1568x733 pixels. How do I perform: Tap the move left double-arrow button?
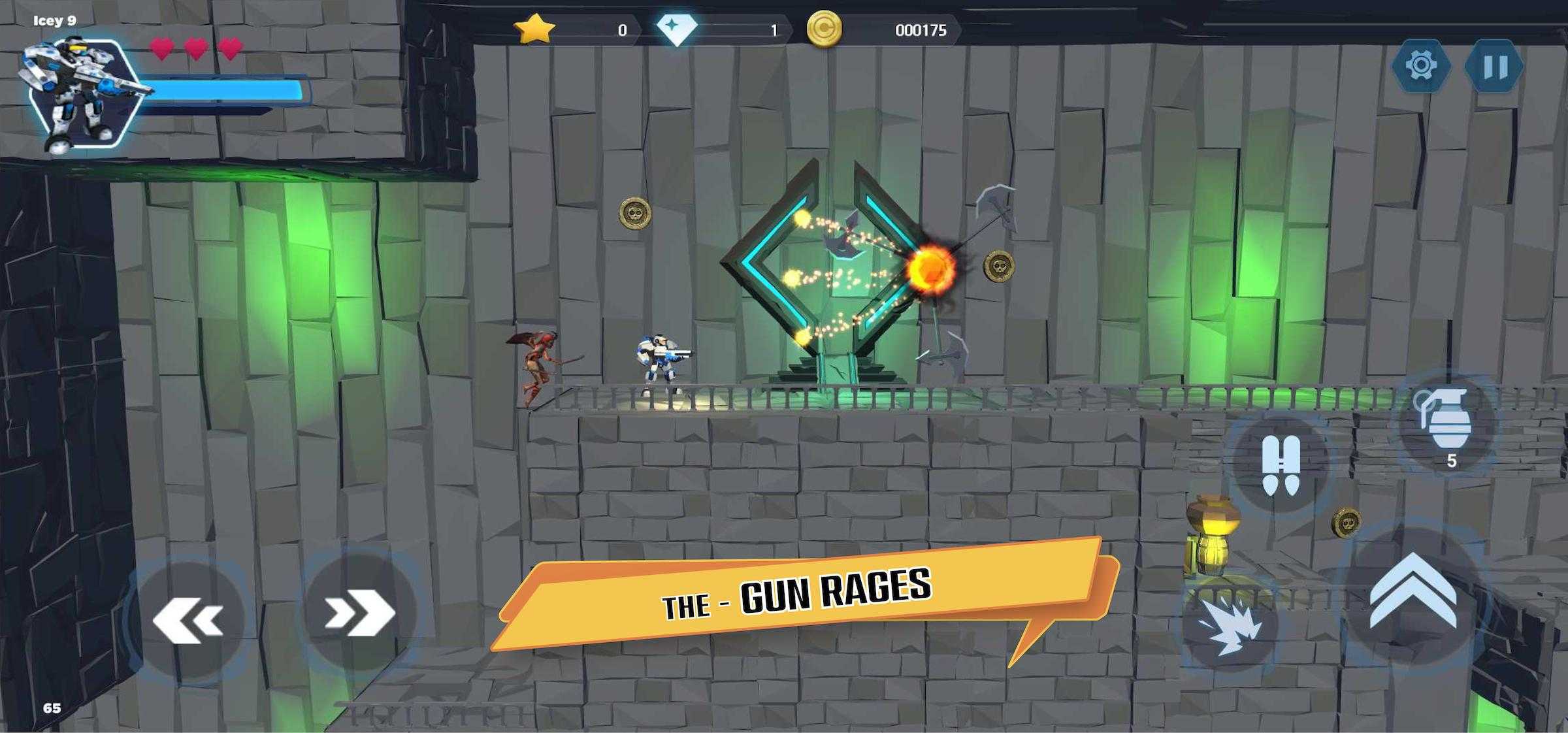point(188,617)
